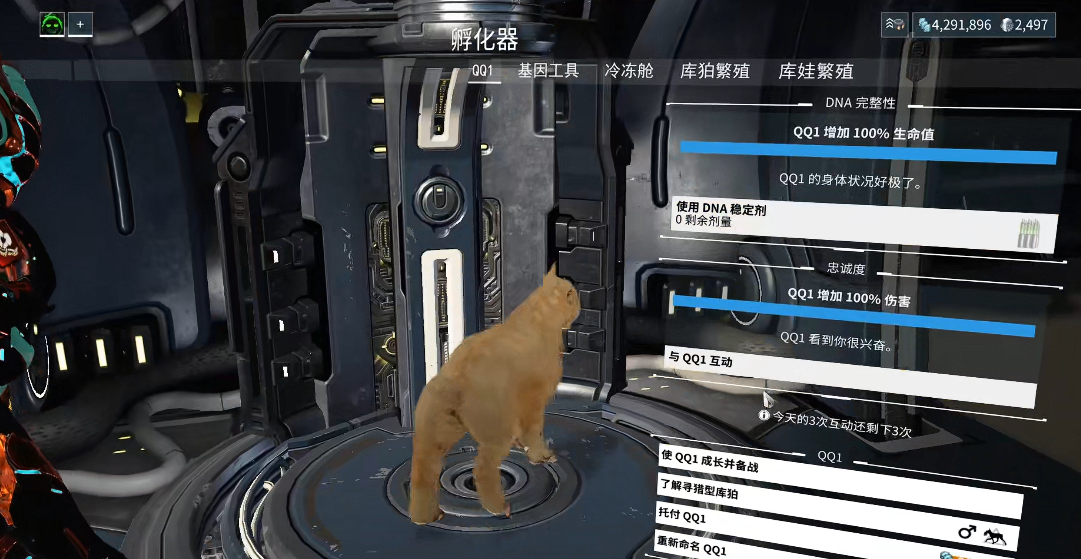Switch to 库狛繁殖 tab
This screenshot has height=559, width=1081.
(714, 71)
